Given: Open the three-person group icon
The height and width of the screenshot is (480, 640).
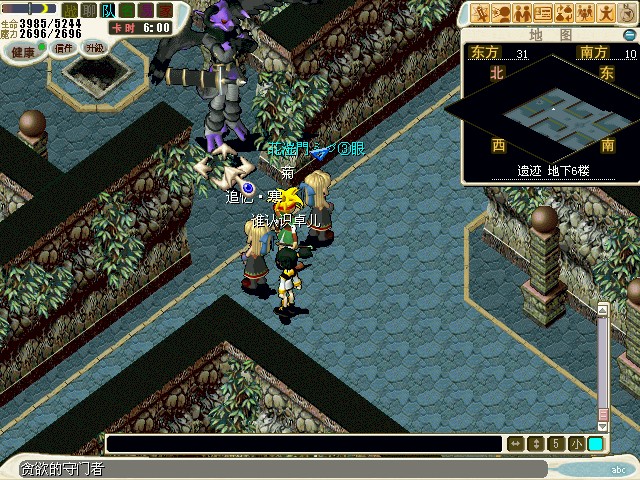Looking at the screenshot, I should pos(584,13).
